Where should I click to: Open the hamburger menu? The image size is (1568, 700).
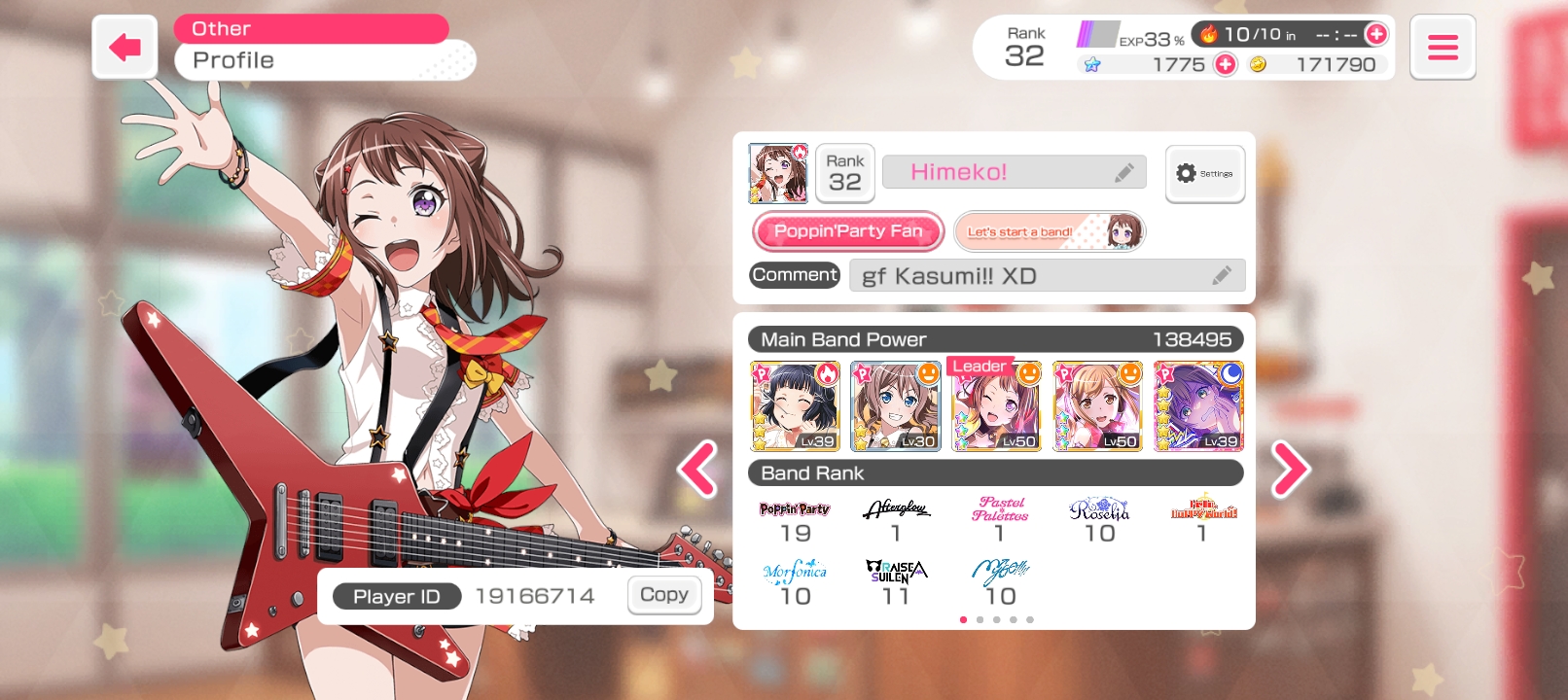click(x=1442, y=47)
